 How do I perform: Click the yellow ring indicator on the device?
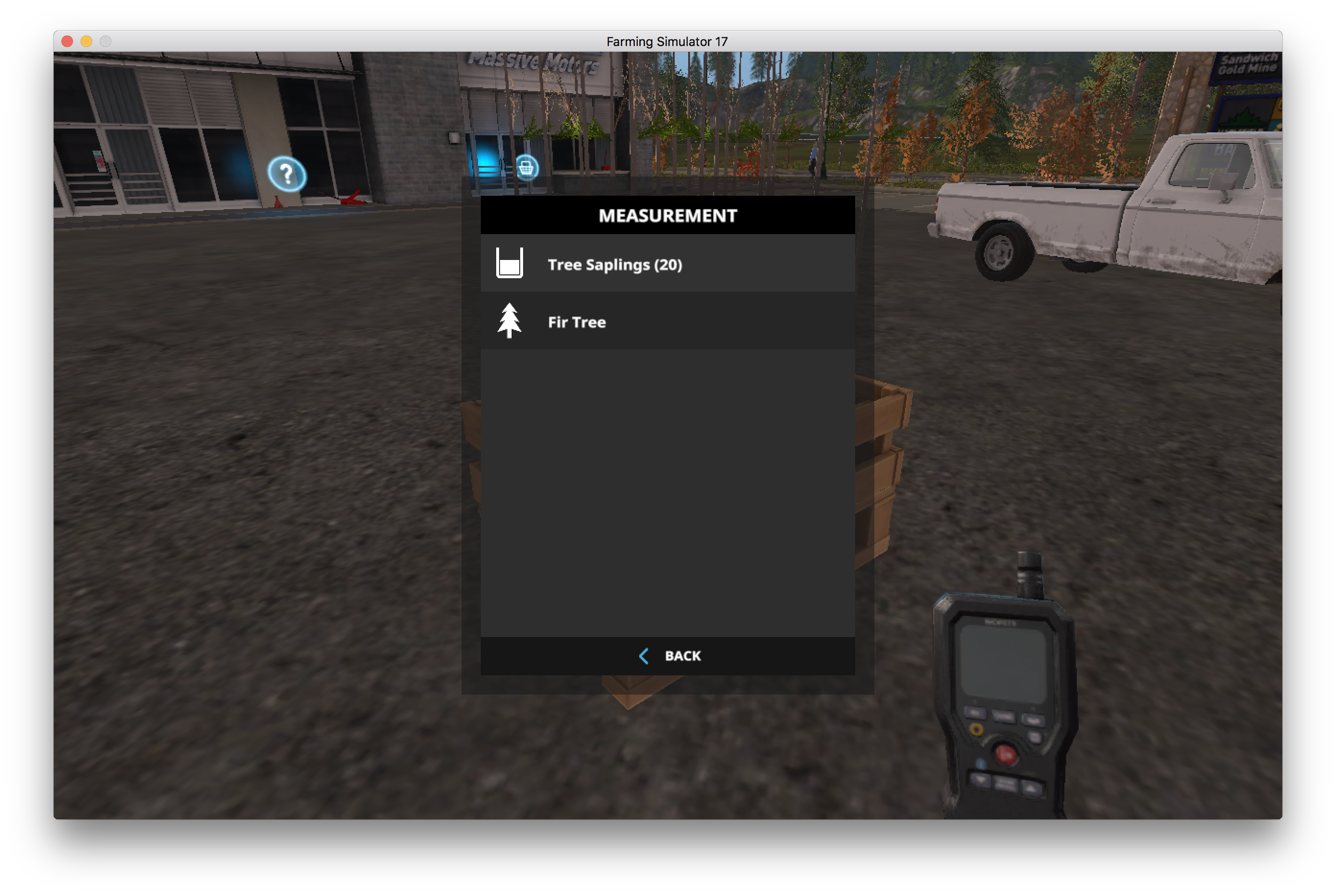977,729
